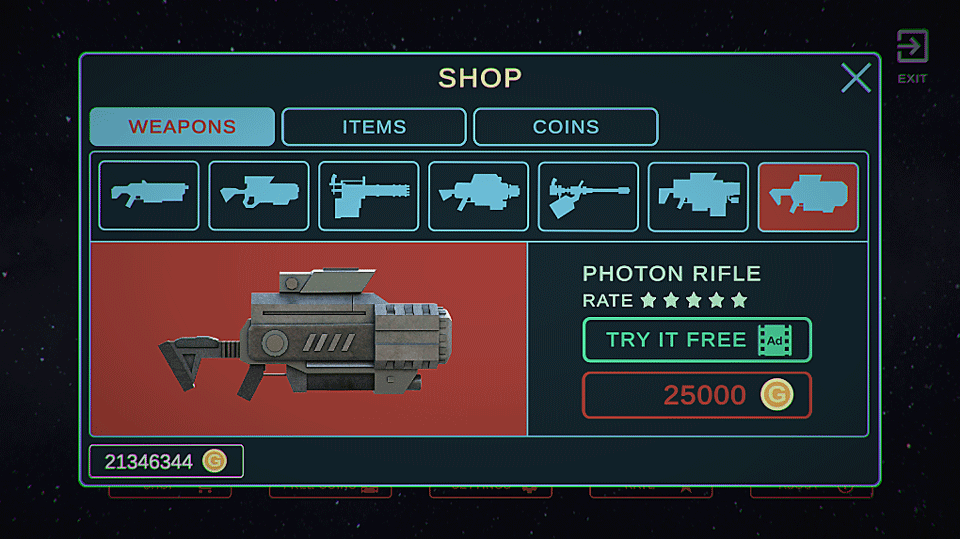Choose the minigun weapon thumbnail
This screenshot has height=539, width=960.
pyautogui.click(x=368, y=197)
